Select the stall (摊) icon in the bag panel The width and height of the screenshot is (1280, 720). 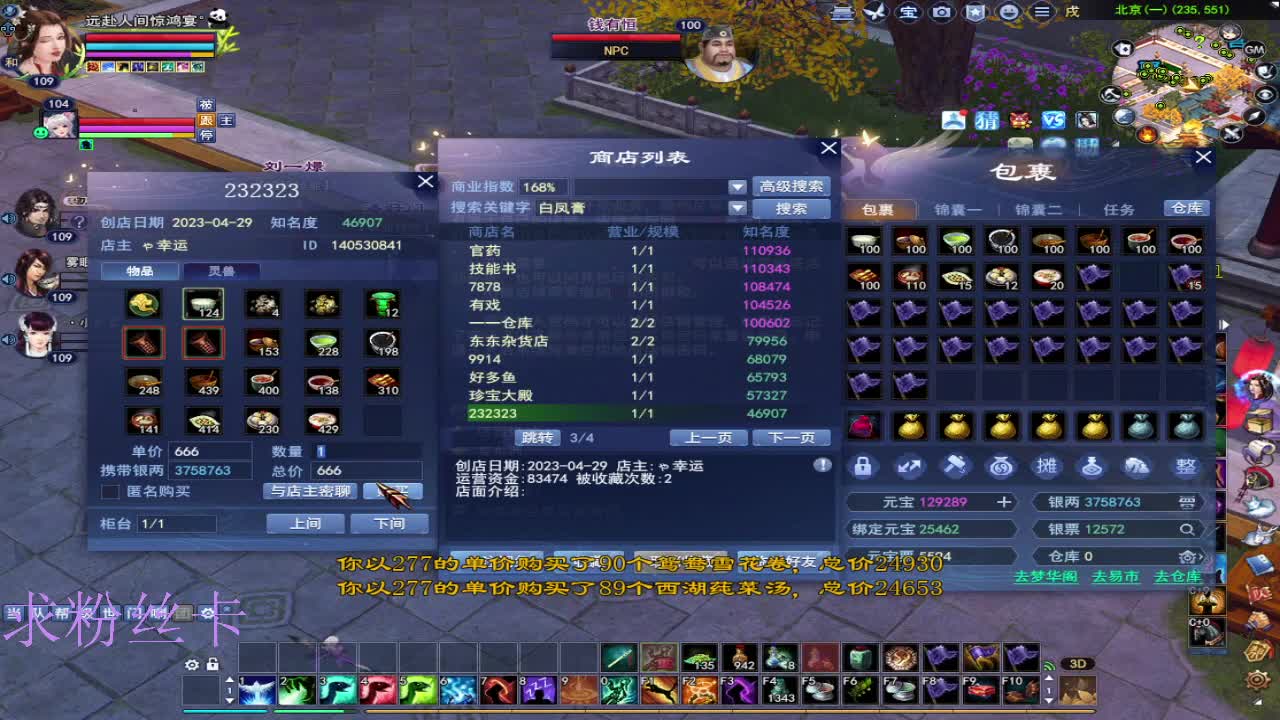[x=1047, y=466]
